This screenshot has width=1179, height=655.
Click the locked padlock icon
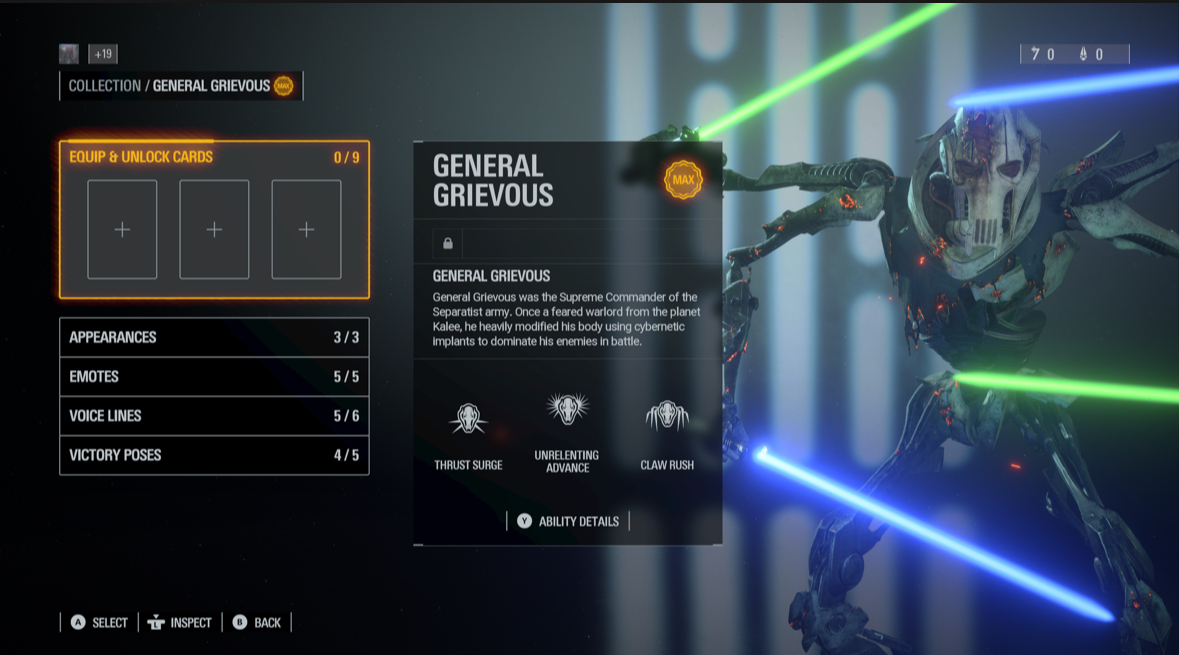coord(448,243)
